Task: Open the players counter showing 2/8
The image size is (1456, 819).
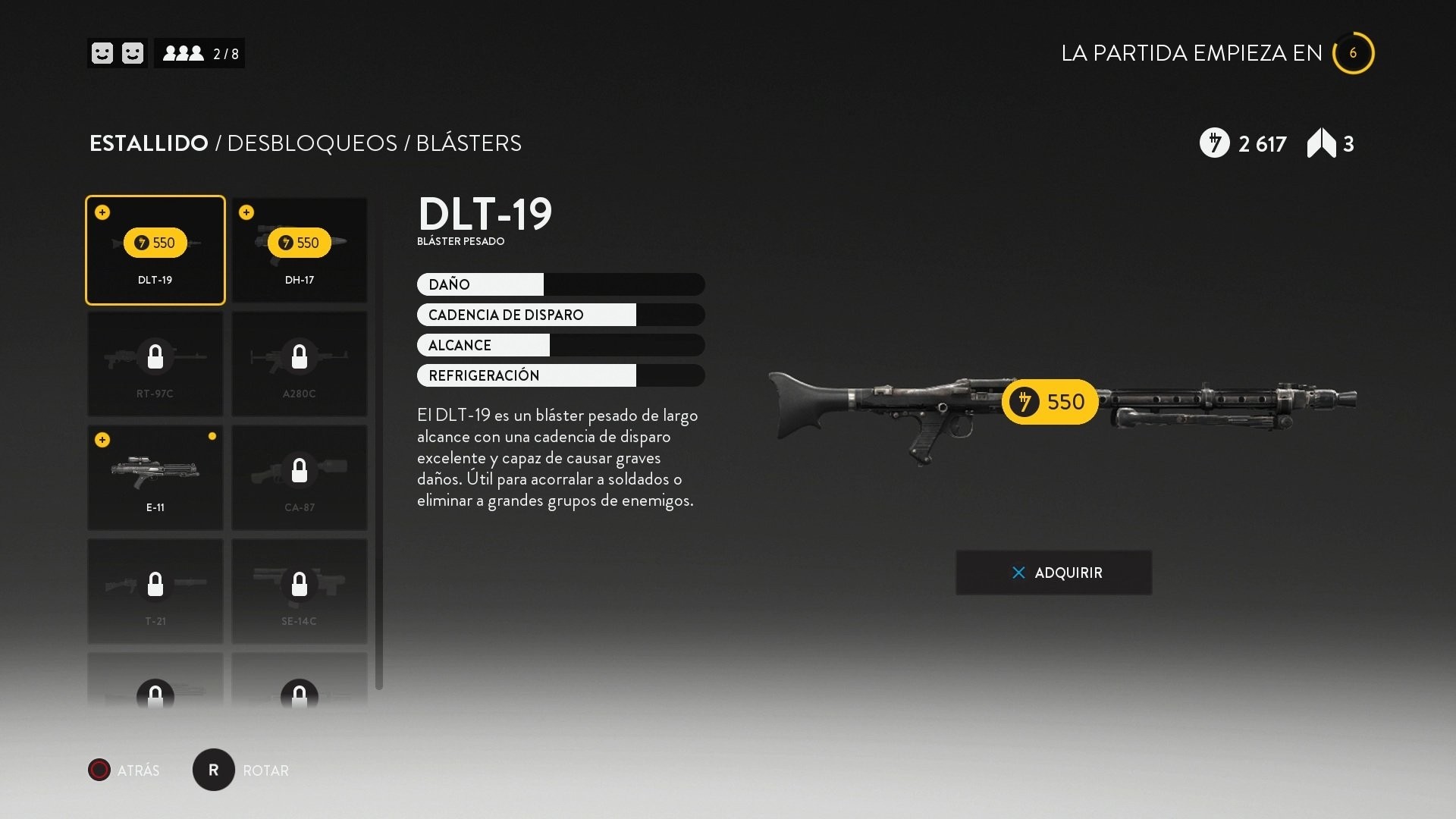Action: pos(200,53)
